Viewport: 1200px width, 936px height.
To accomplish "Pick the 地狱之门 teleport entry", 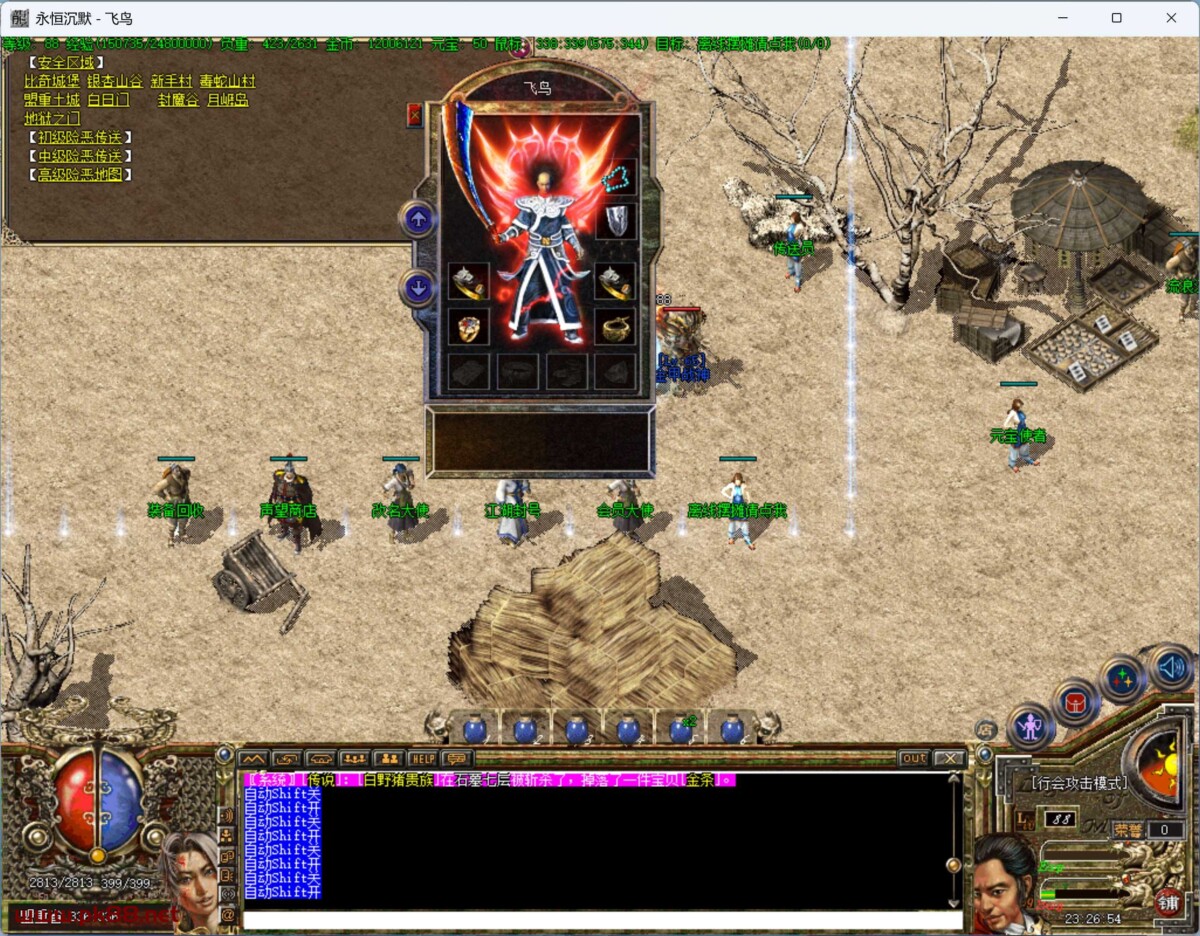I will click(52, 119).
